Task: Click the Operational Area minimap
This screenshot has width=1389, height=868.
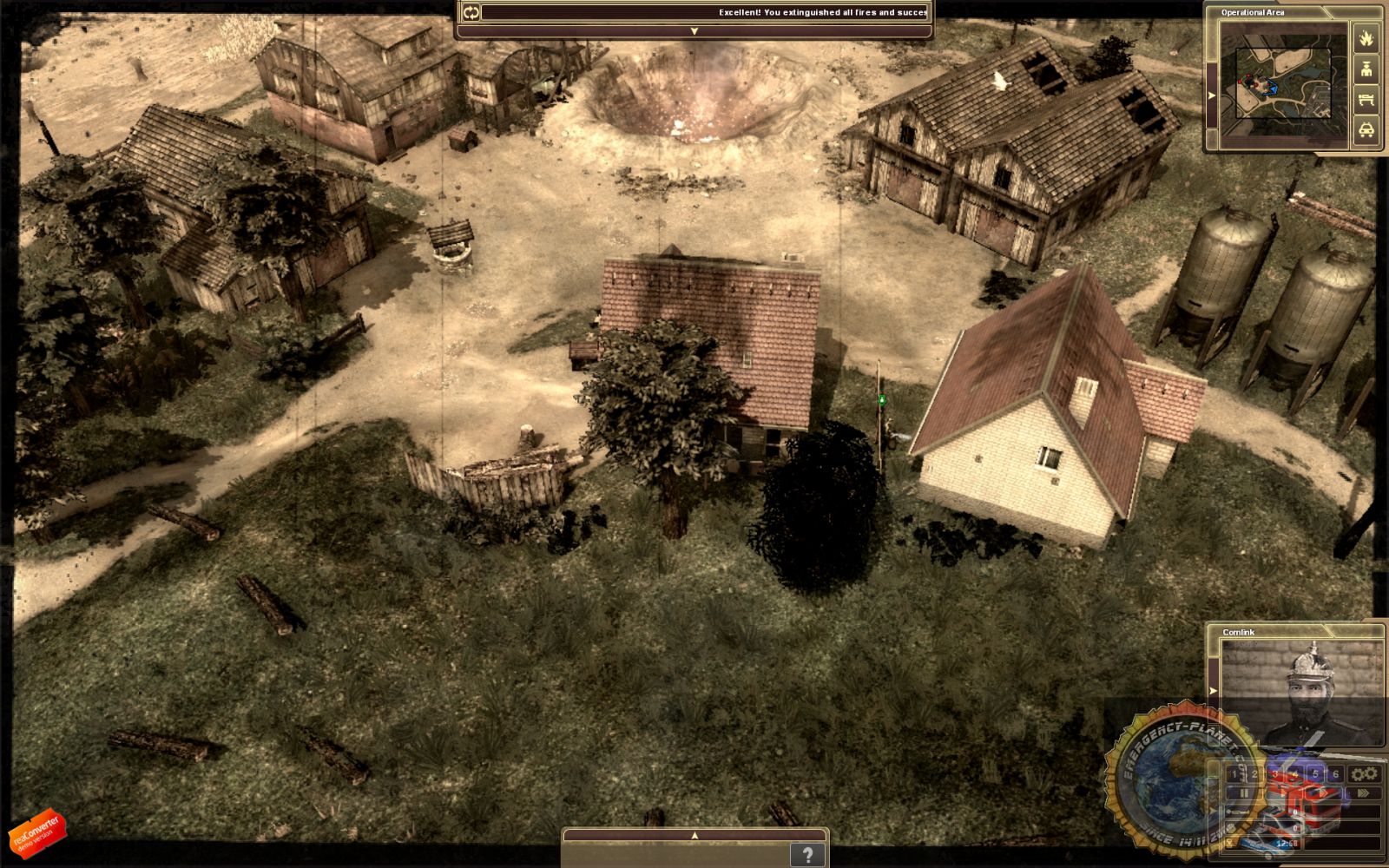Action: point(1283,82)
